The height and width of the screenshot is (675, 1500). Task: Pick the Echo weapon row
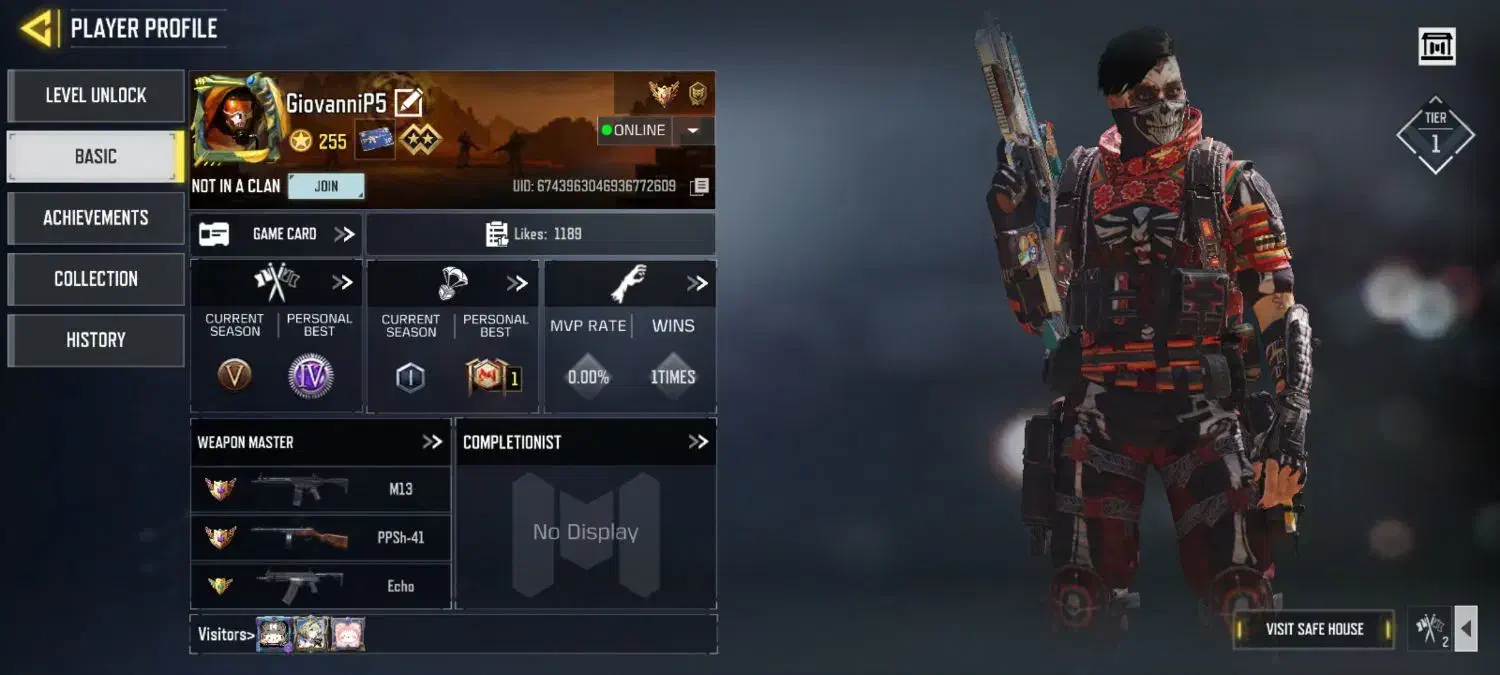tap(321, 586)
